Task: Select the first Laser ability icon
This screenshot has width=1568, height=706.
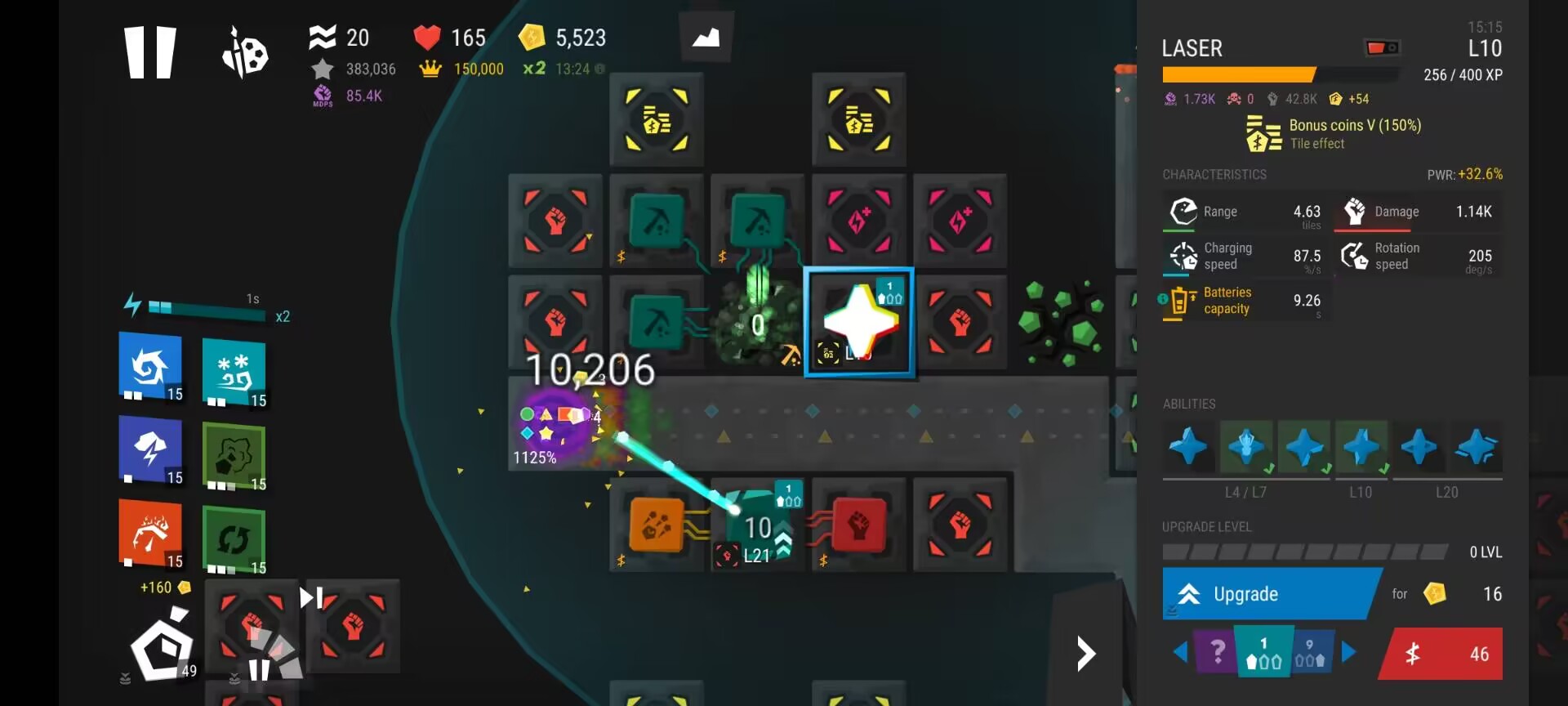Action: [x=1188, y=446]
